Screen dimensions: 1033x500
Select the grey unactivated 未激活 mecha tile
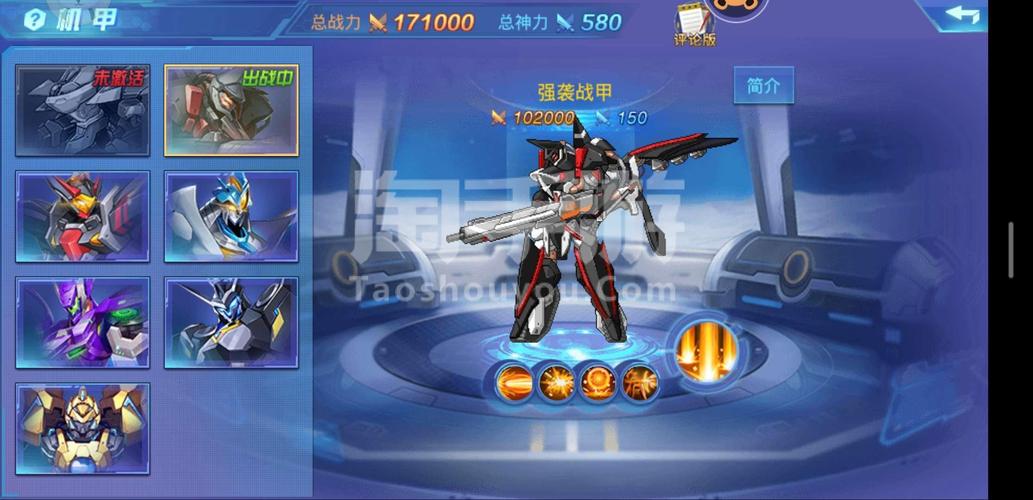click(83, 110)
